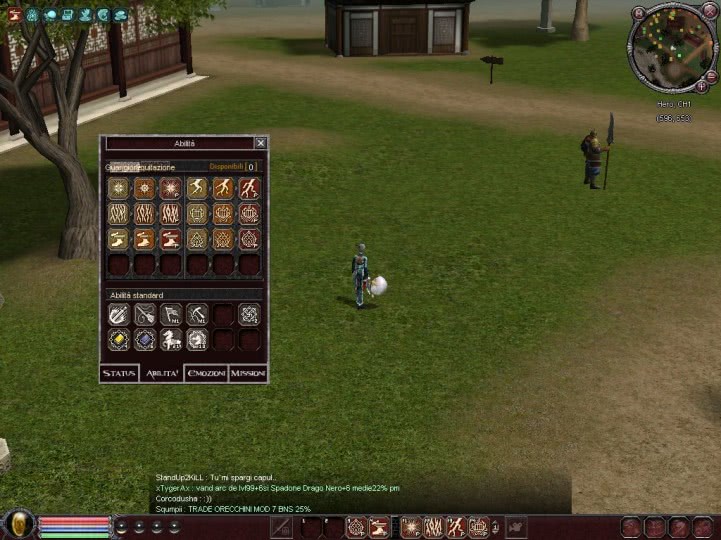Select the pickaxe mining standard ability
This screenshot has width=721, height=540.
coord(197,315)
